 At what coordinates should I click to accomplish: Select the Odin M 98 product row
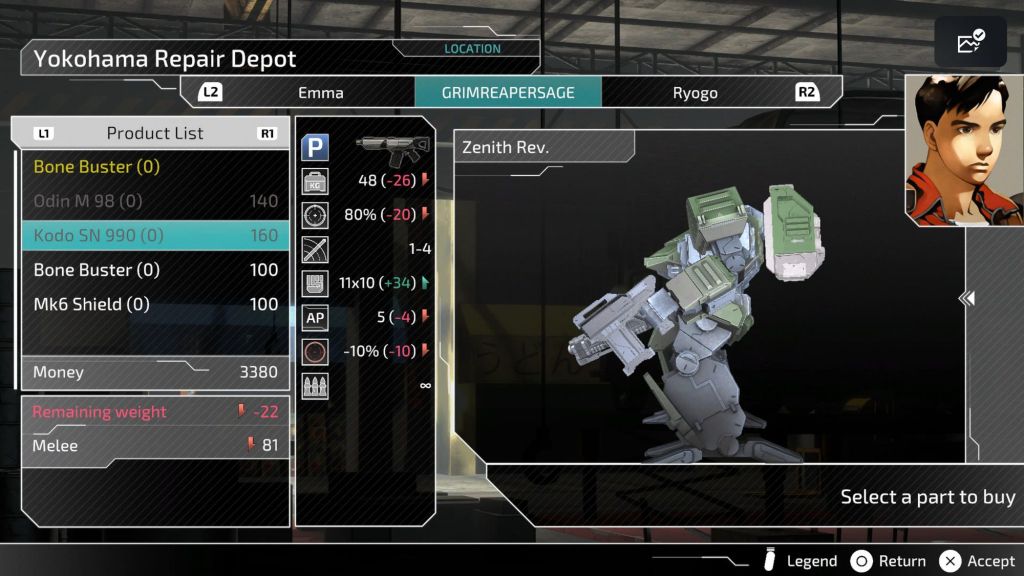155,201
